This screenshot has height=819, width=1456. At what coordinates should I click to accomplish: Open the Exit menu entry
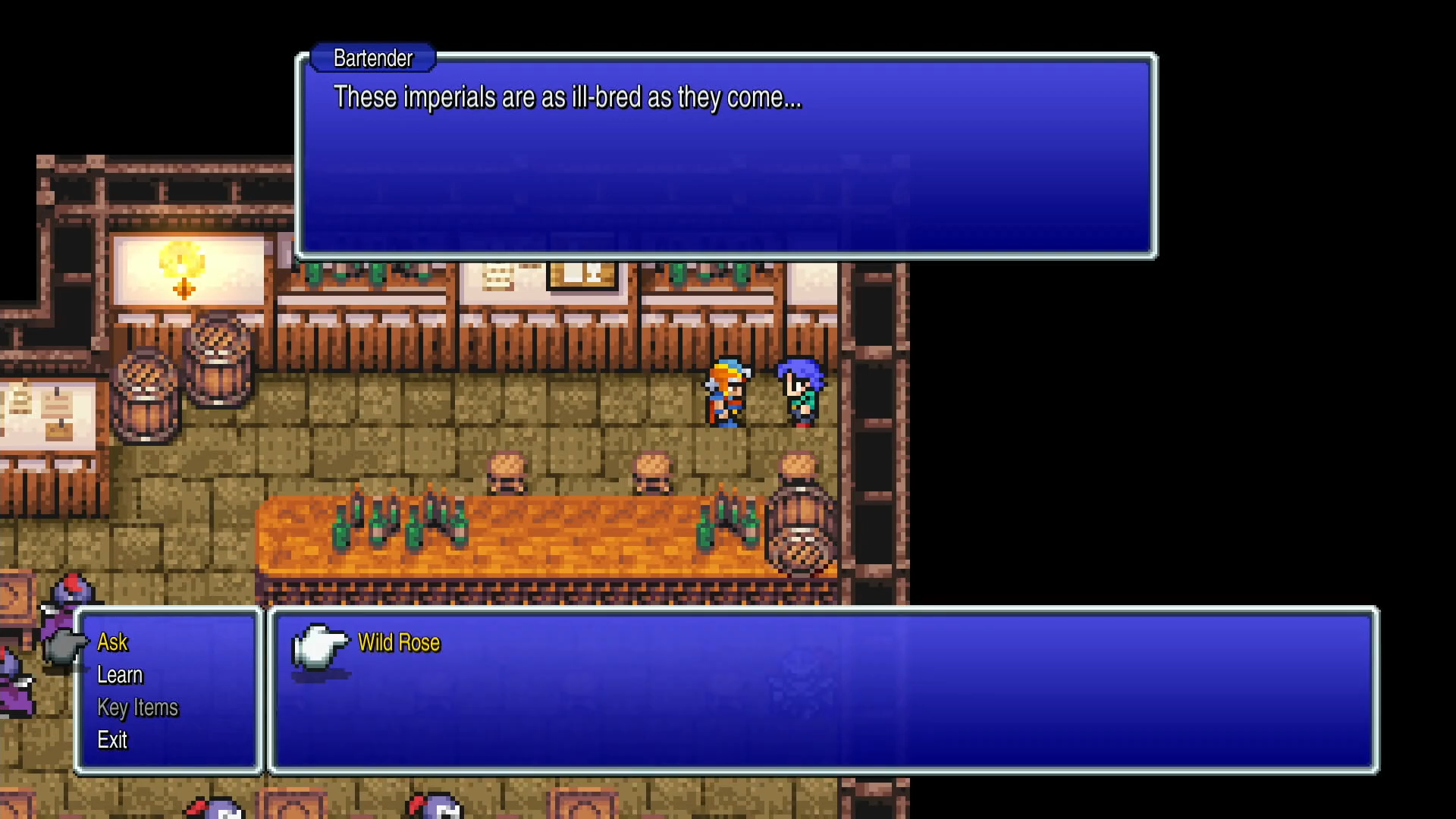pyautogui.click(x=112, y=741)
